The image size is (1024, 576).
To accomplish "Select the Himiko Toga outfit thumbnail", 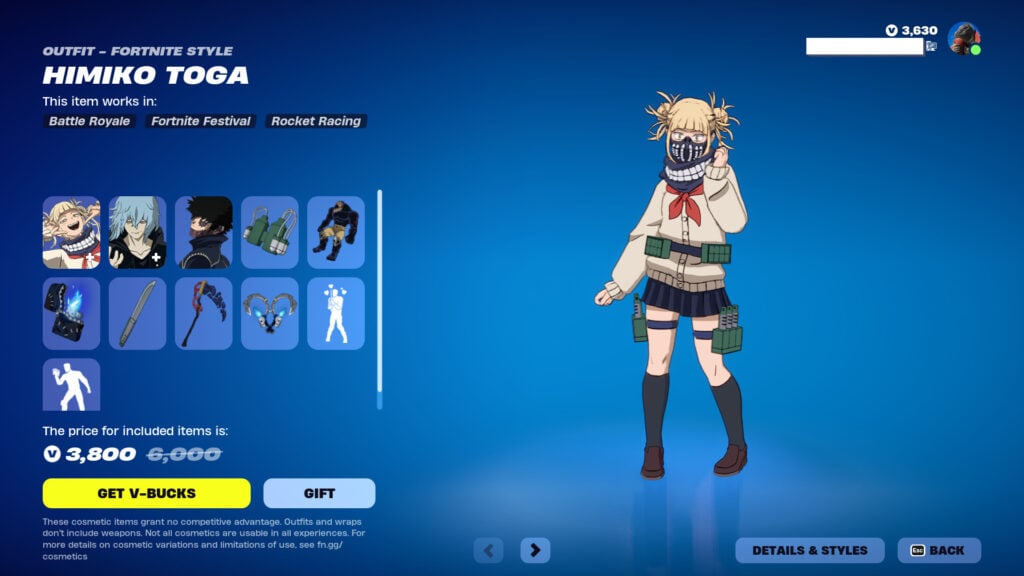I will pyautogui.click(x=71, y=232).
